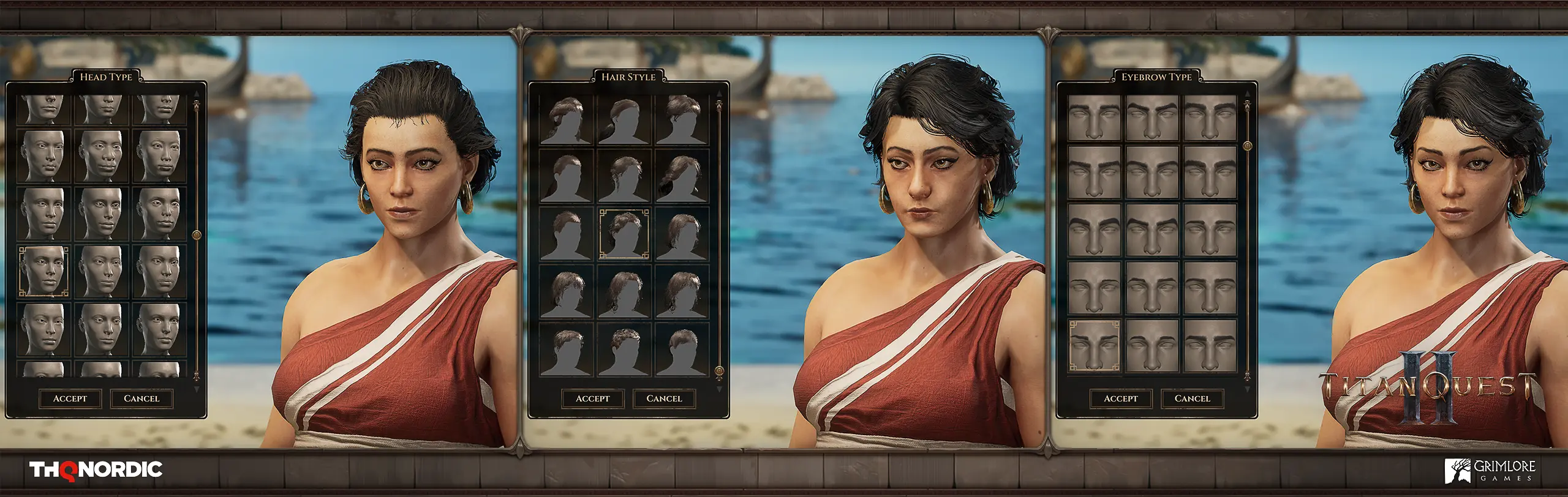1568x497 pixels.
Task: Accept the Hair Style choice
Action: click(x=592, y=398)
